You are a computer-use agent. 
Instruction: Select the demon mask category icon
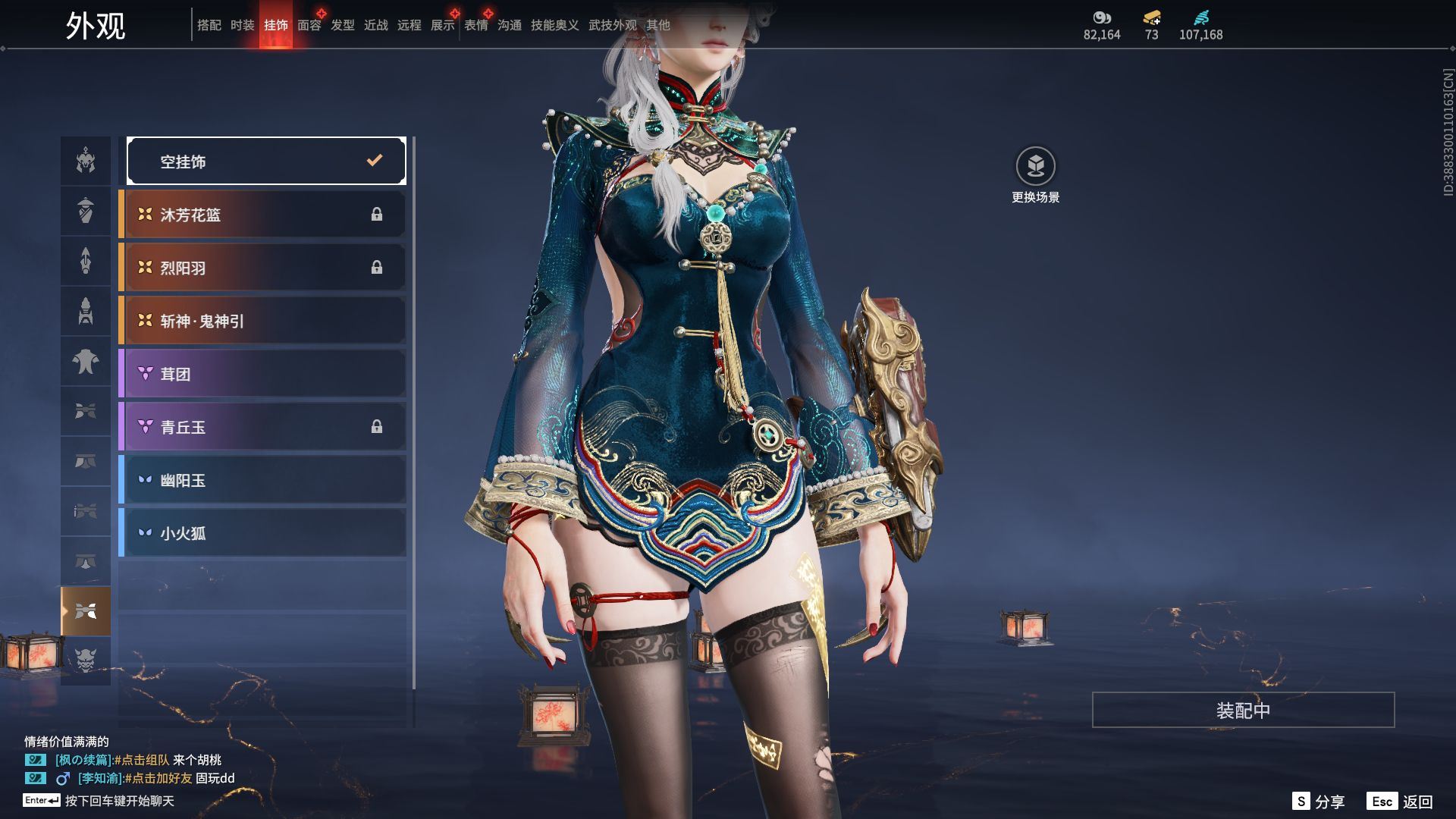click(86, 661)
